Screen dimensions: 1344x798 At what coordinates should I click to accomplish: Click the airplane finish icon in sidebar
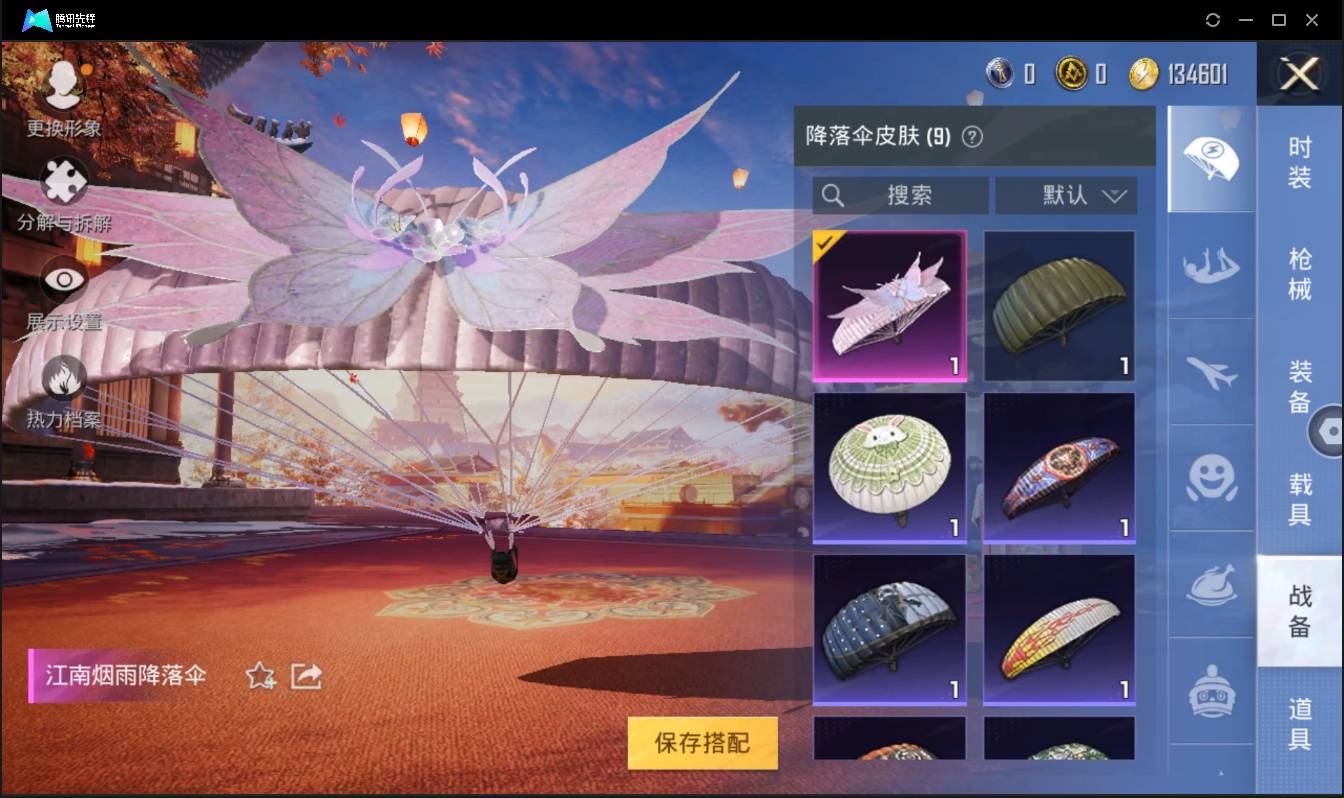[x=1211, y=373]
